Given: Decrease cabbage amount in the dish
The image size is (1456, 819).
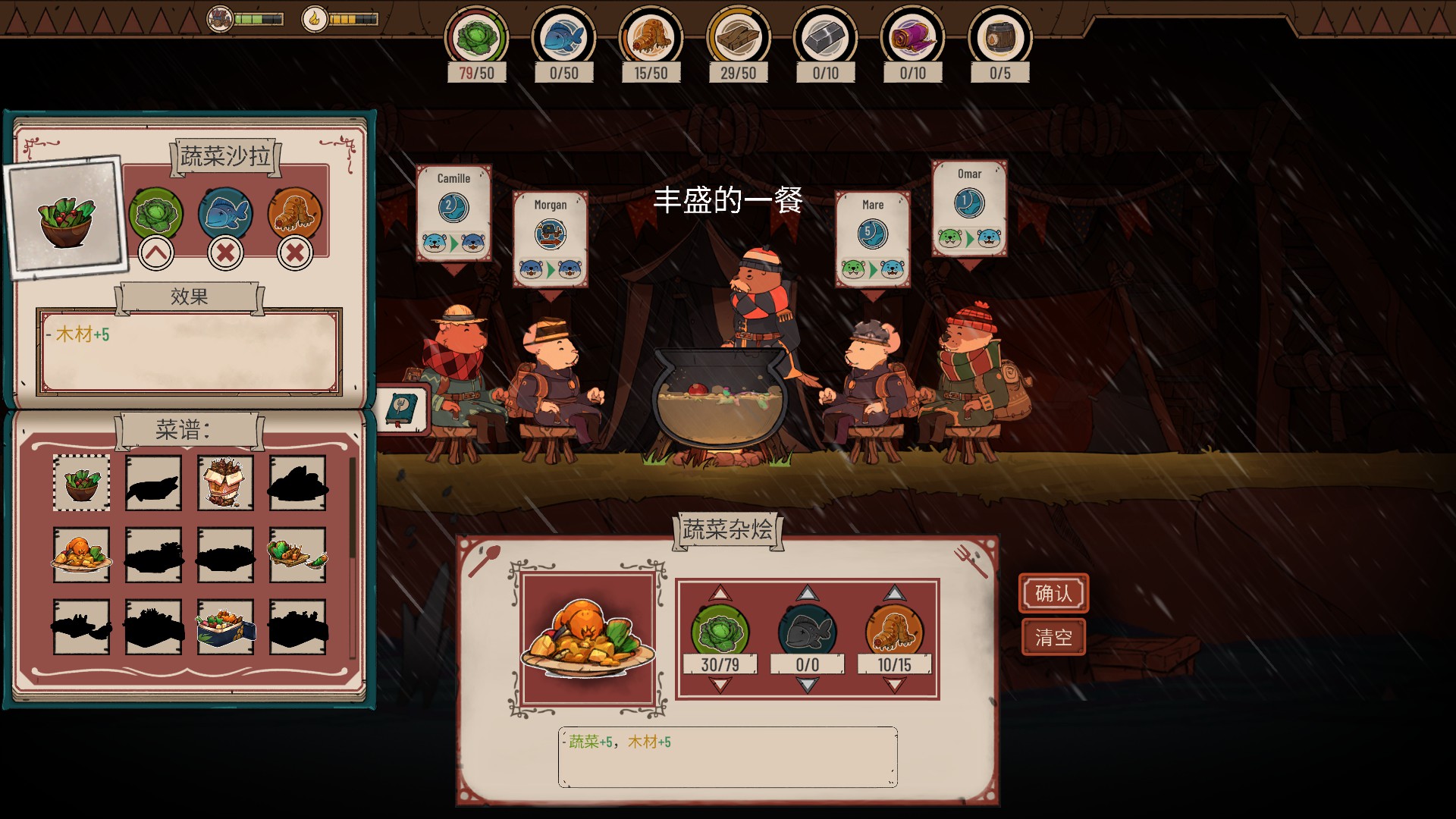Looking at the screenshot, I should (x=720, y=686).
